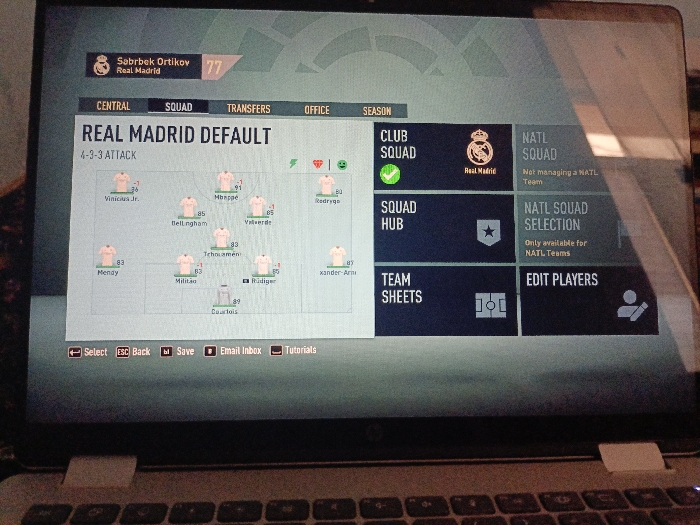This screenshot has width=700, height=525.
Task: Show the Season tab
Action: pos(377,111)
